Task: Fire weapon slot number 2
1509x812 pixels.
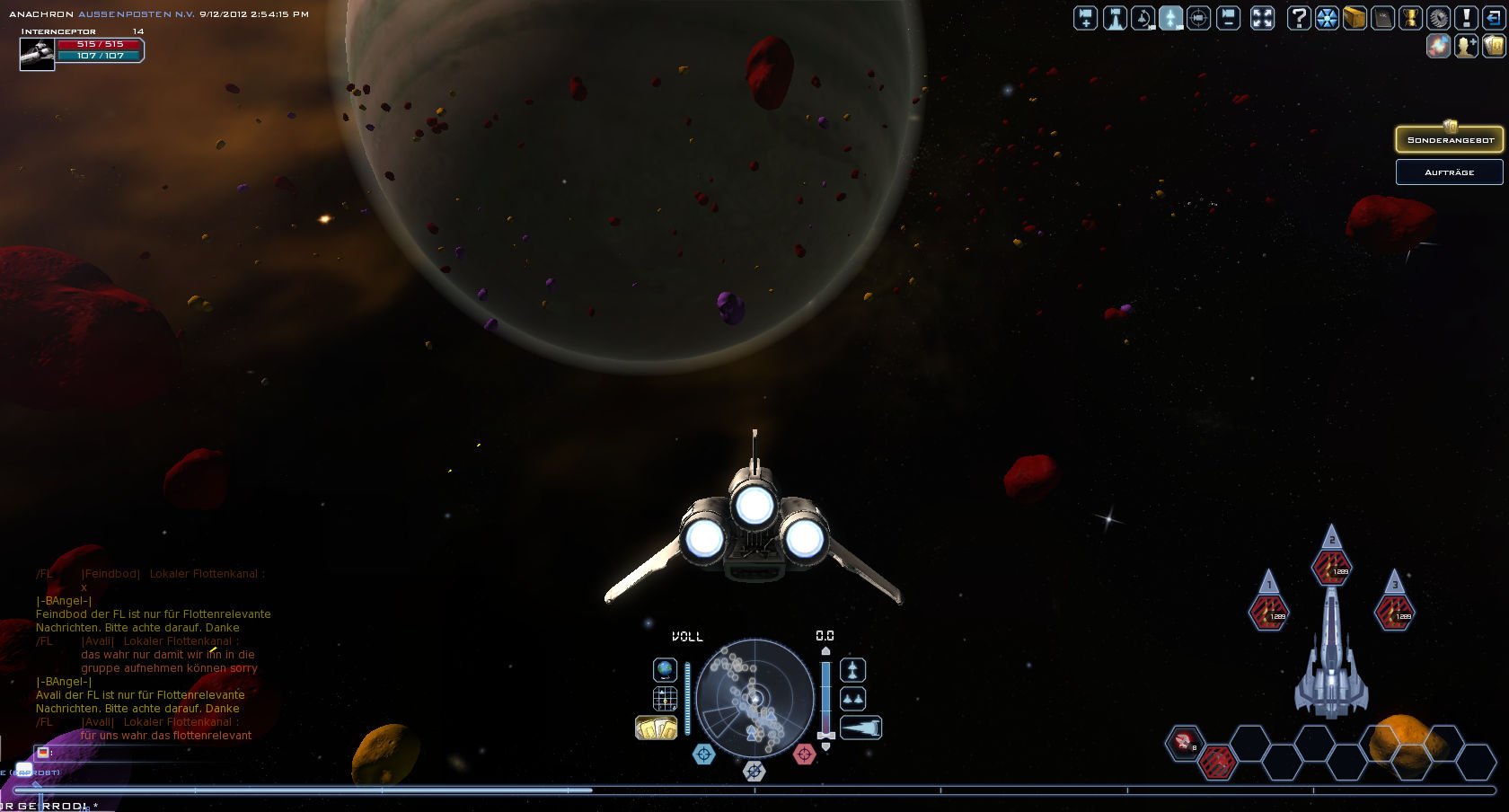Action: point(1331,568)
